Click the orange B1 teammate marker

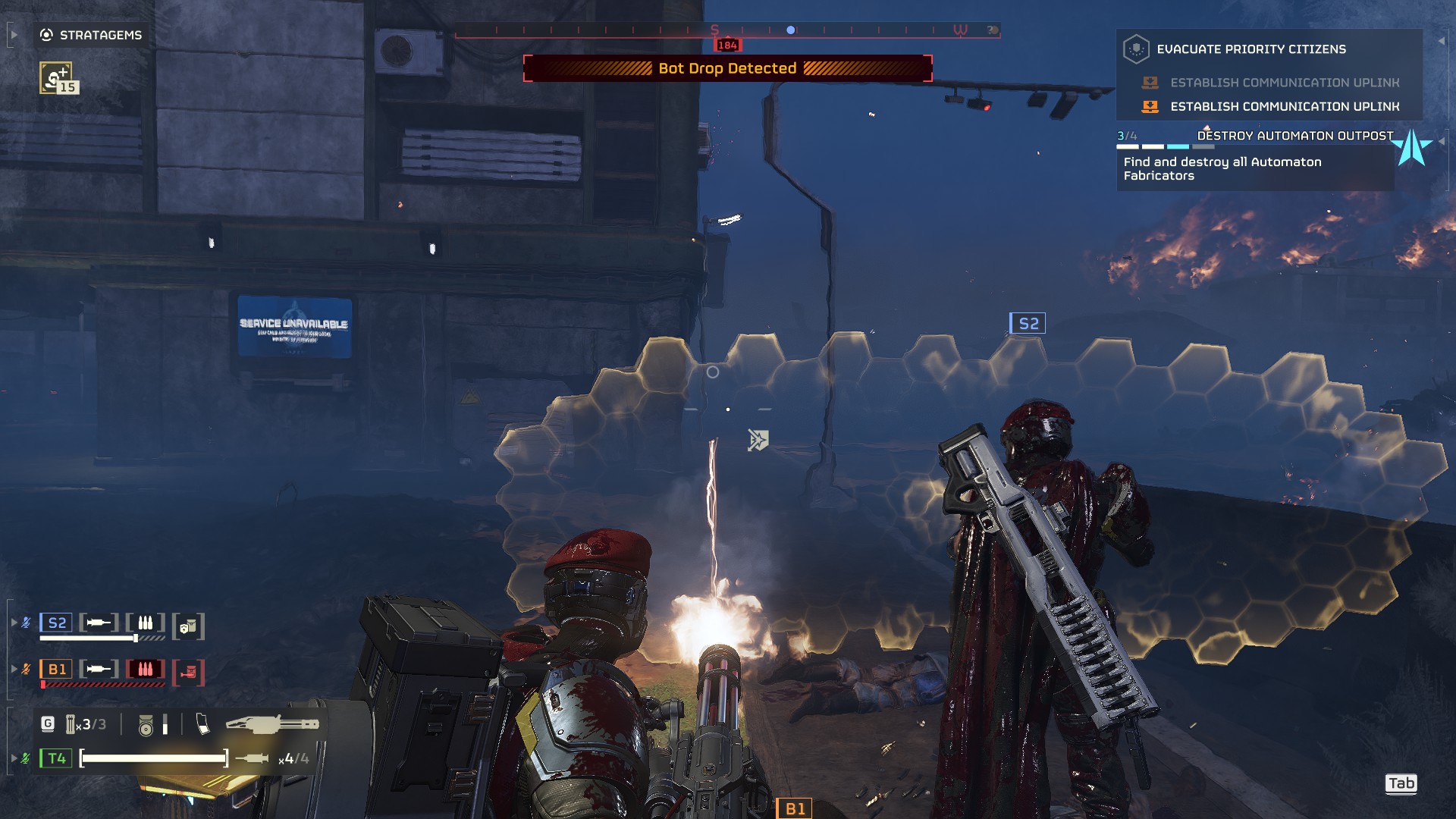tap(794, 809)
